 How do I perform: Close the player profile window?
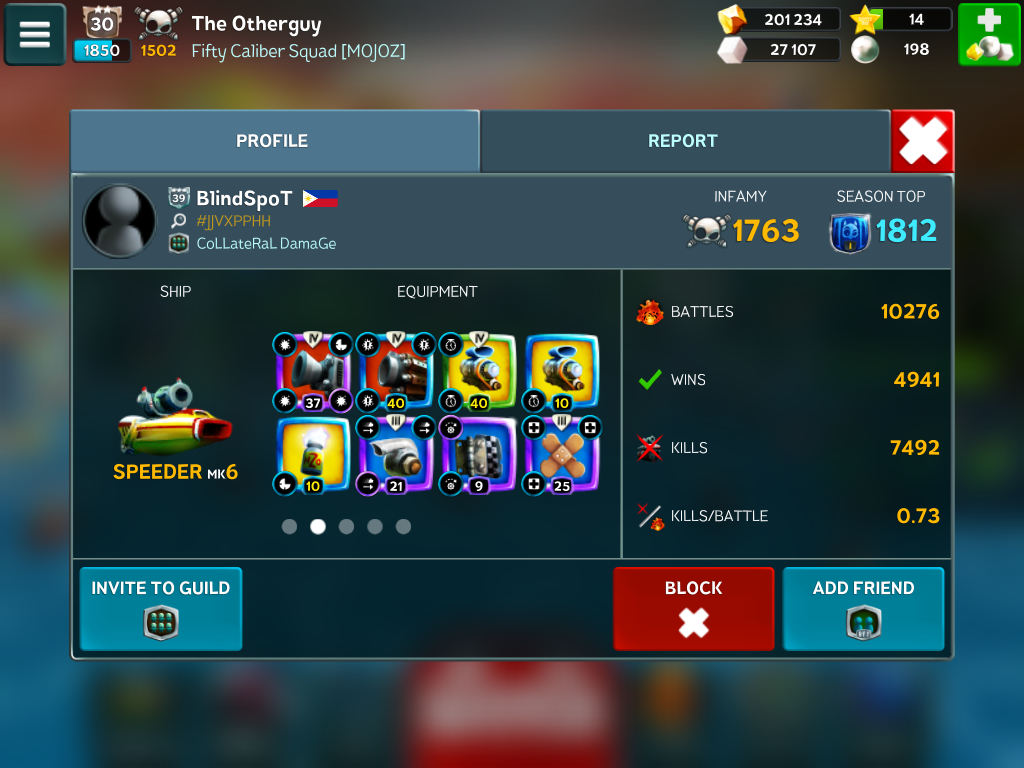[x=922, y=141]
